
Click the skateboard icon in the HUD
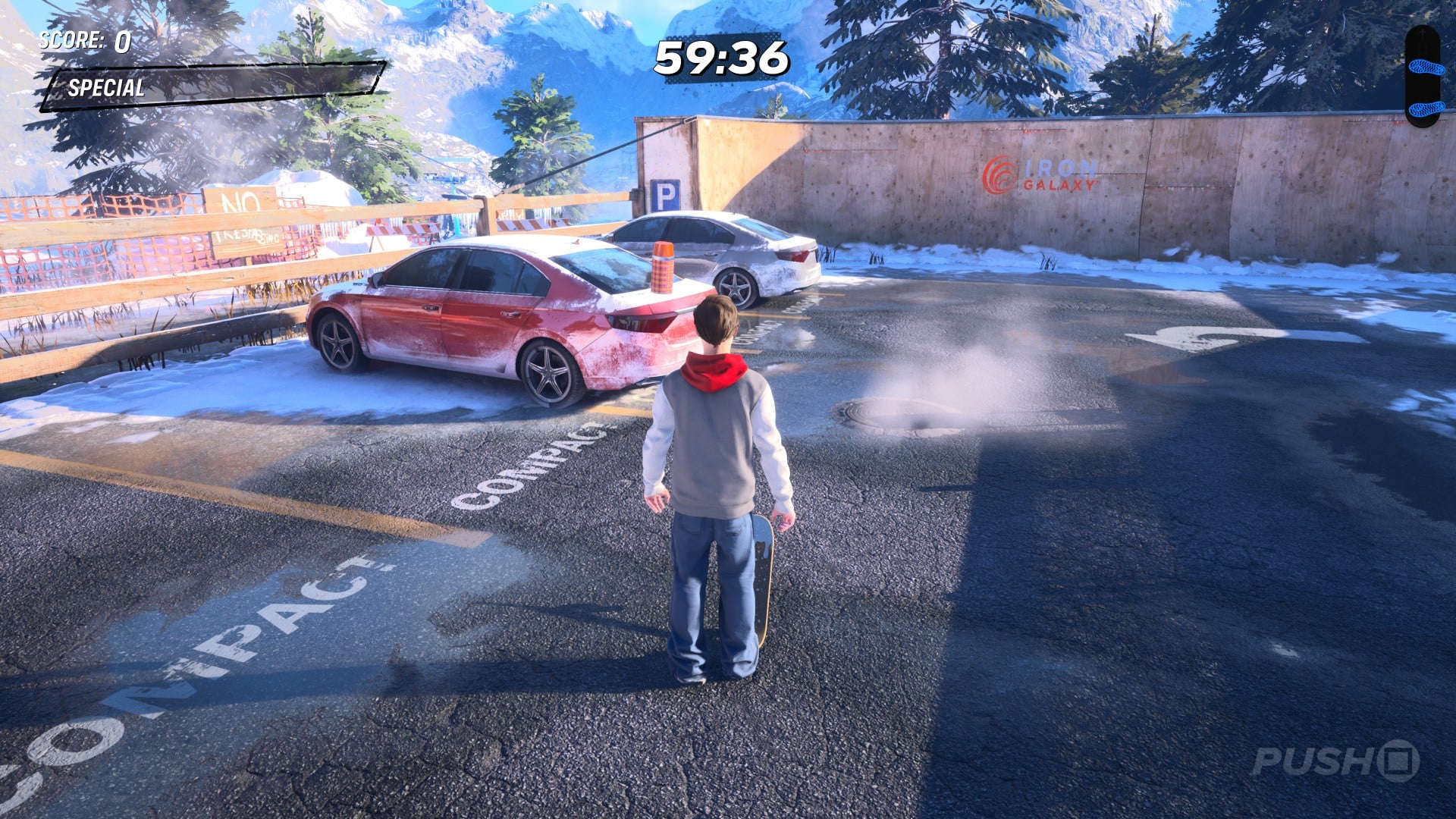1422,76
